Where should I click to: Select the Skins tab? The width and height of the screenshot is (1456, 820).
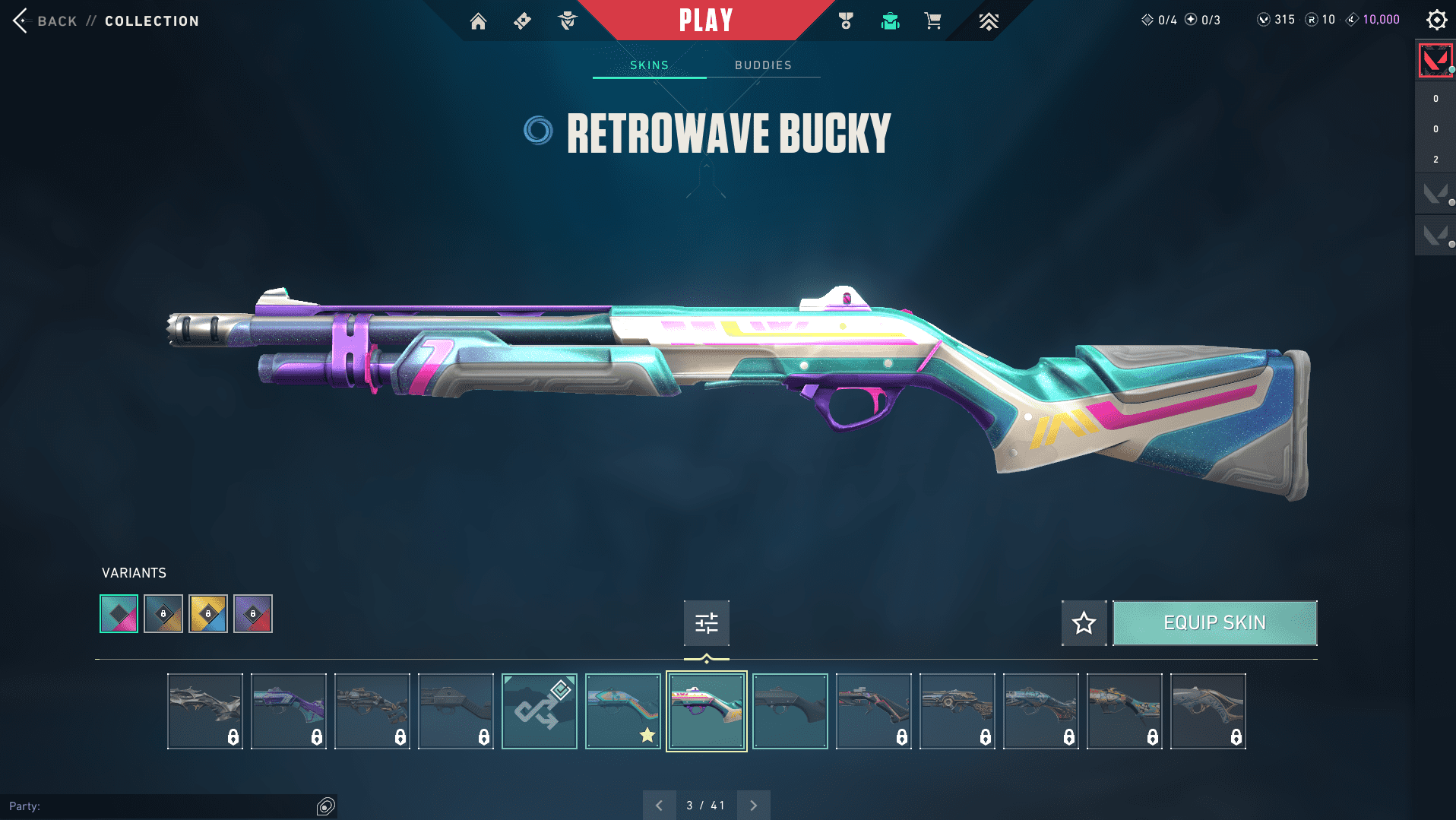(x=649, y=65)
